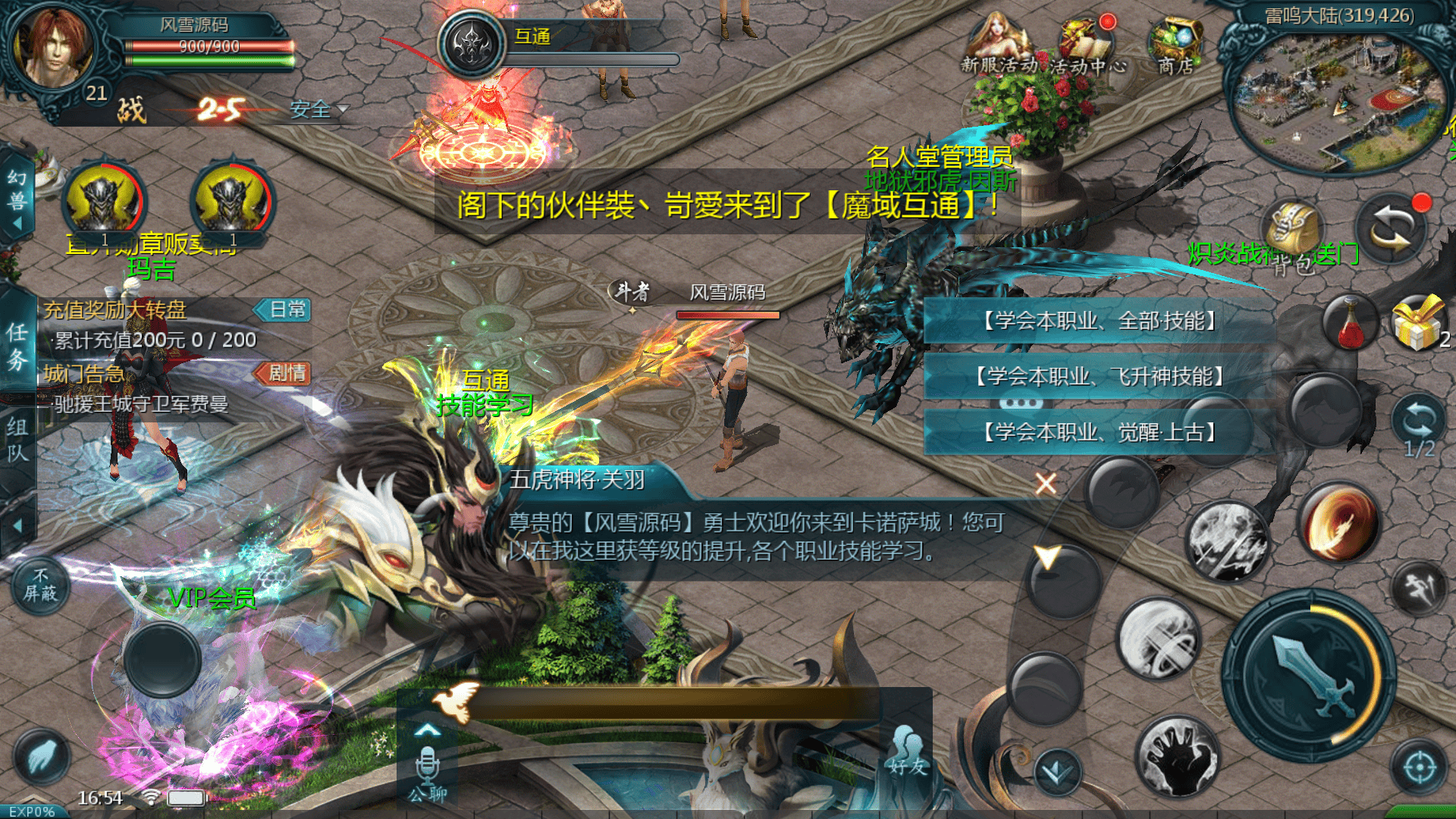Choose 【学会本职业、全部技能】 dialogue option
The width and height of the screenshot is (1456, 819).
(x=1099, y=321)
